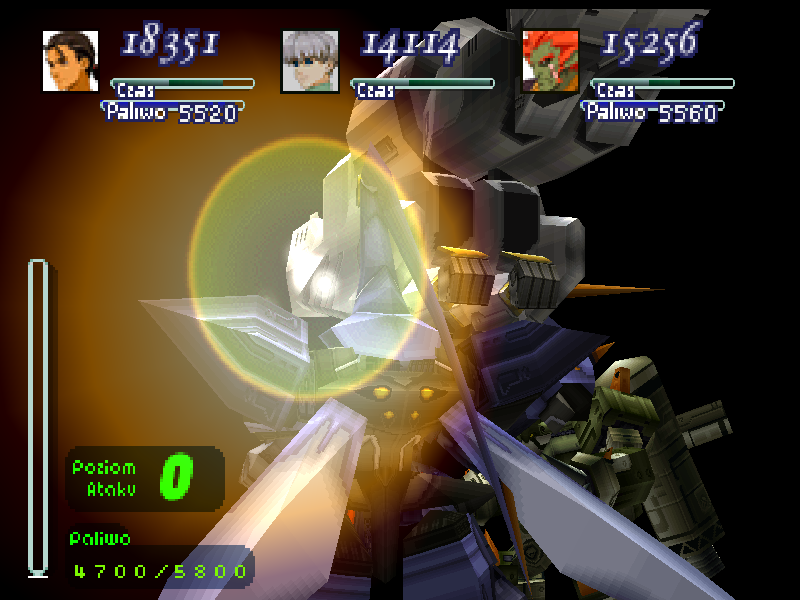Choose the silver-haired pilot portrait
Viewport: 800px width, 600px height.
(x=310, y=61)
